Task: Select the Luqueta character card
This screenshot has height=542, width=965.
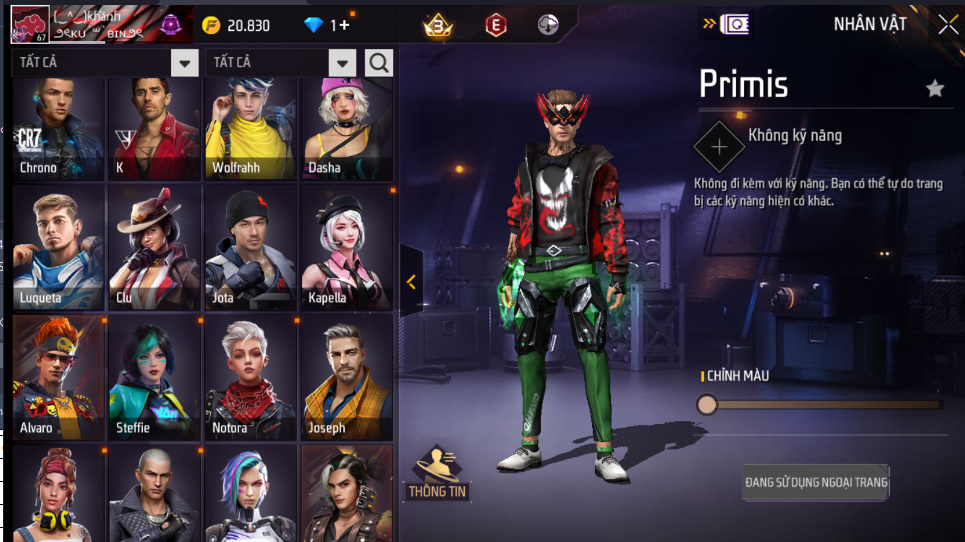Action: pyautogui.click(x=58, y=248)
